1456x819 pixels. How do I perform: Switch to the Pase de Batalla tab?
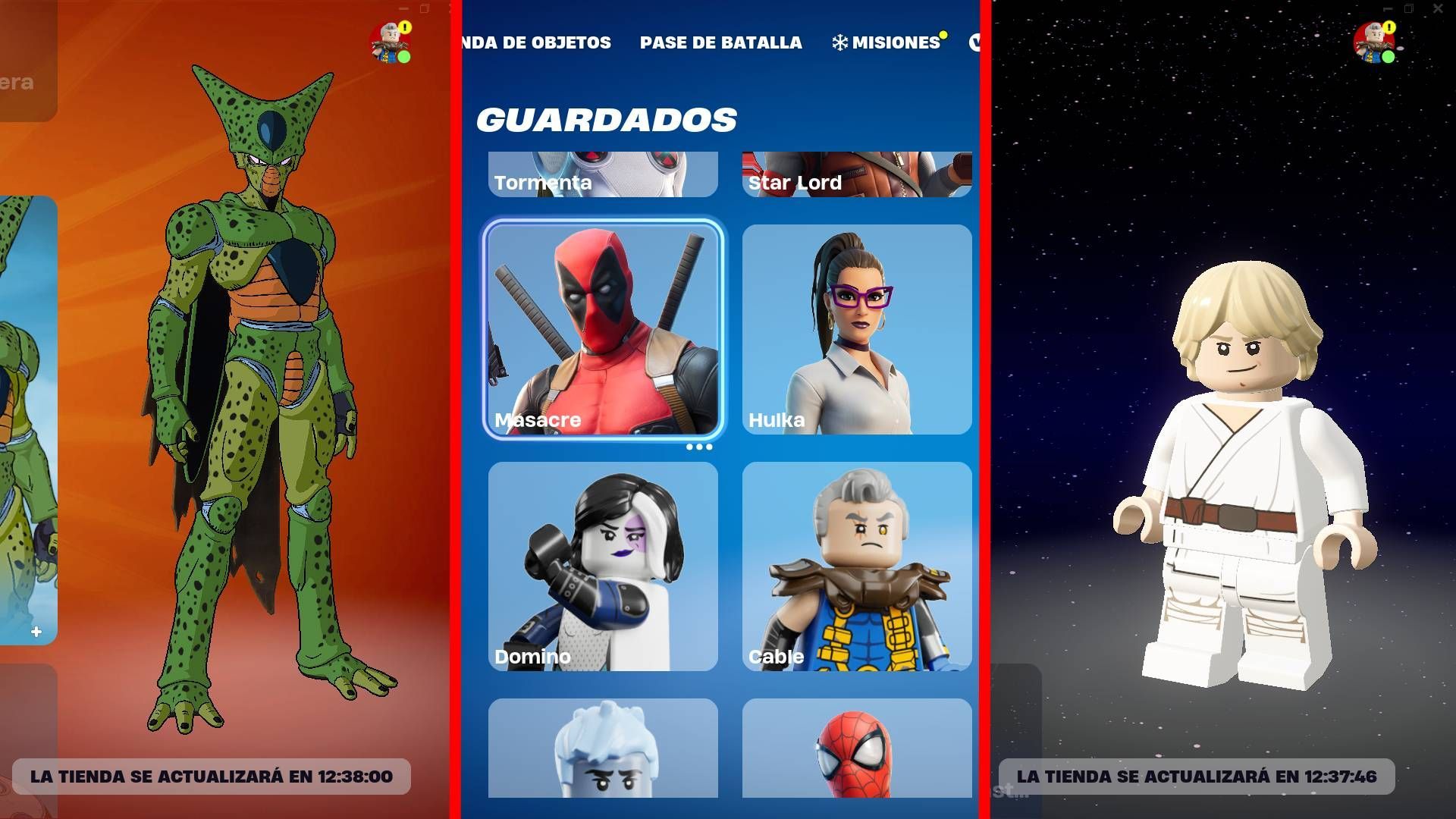(x=722, y=42)
